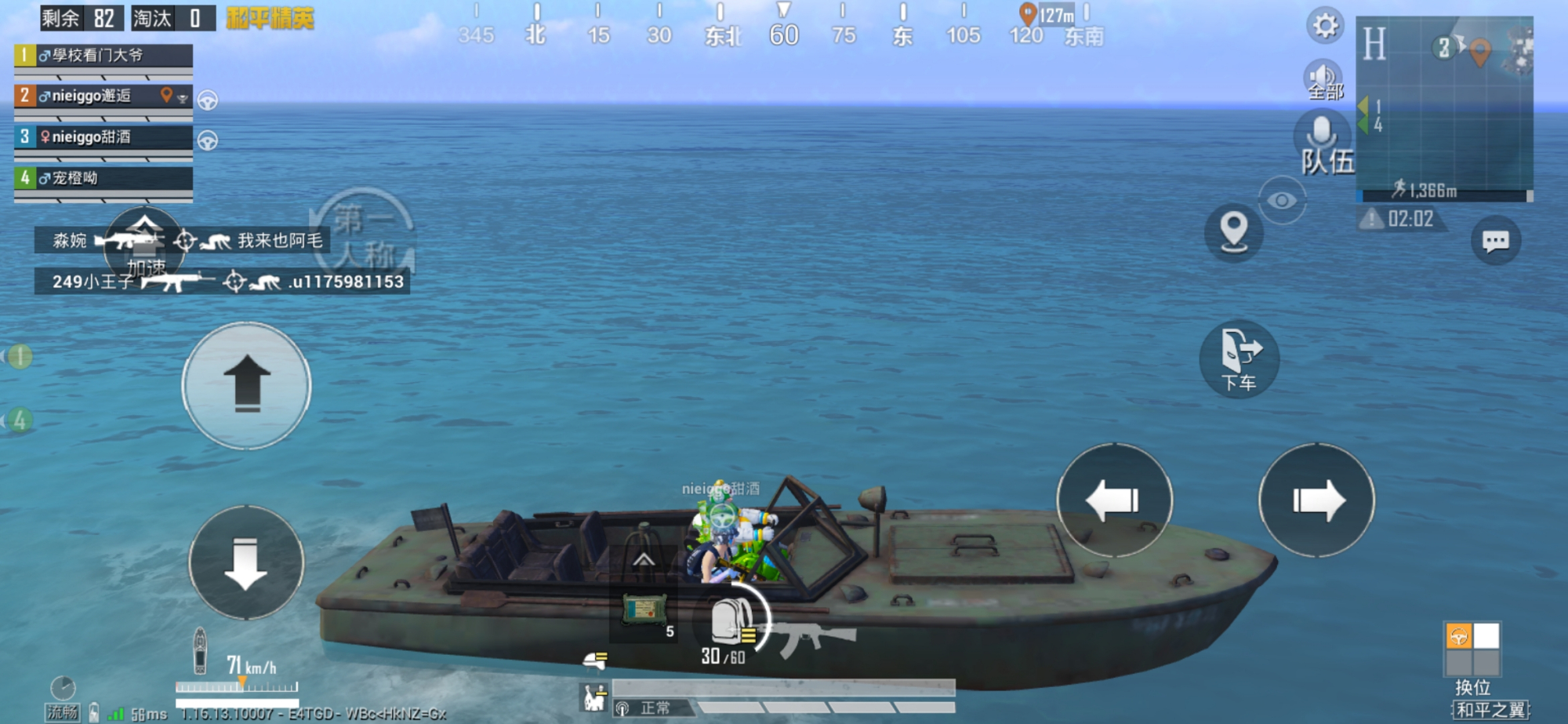Expand the healing items arrow
This screenshot has height=724, width=1568.
[644, 560]
